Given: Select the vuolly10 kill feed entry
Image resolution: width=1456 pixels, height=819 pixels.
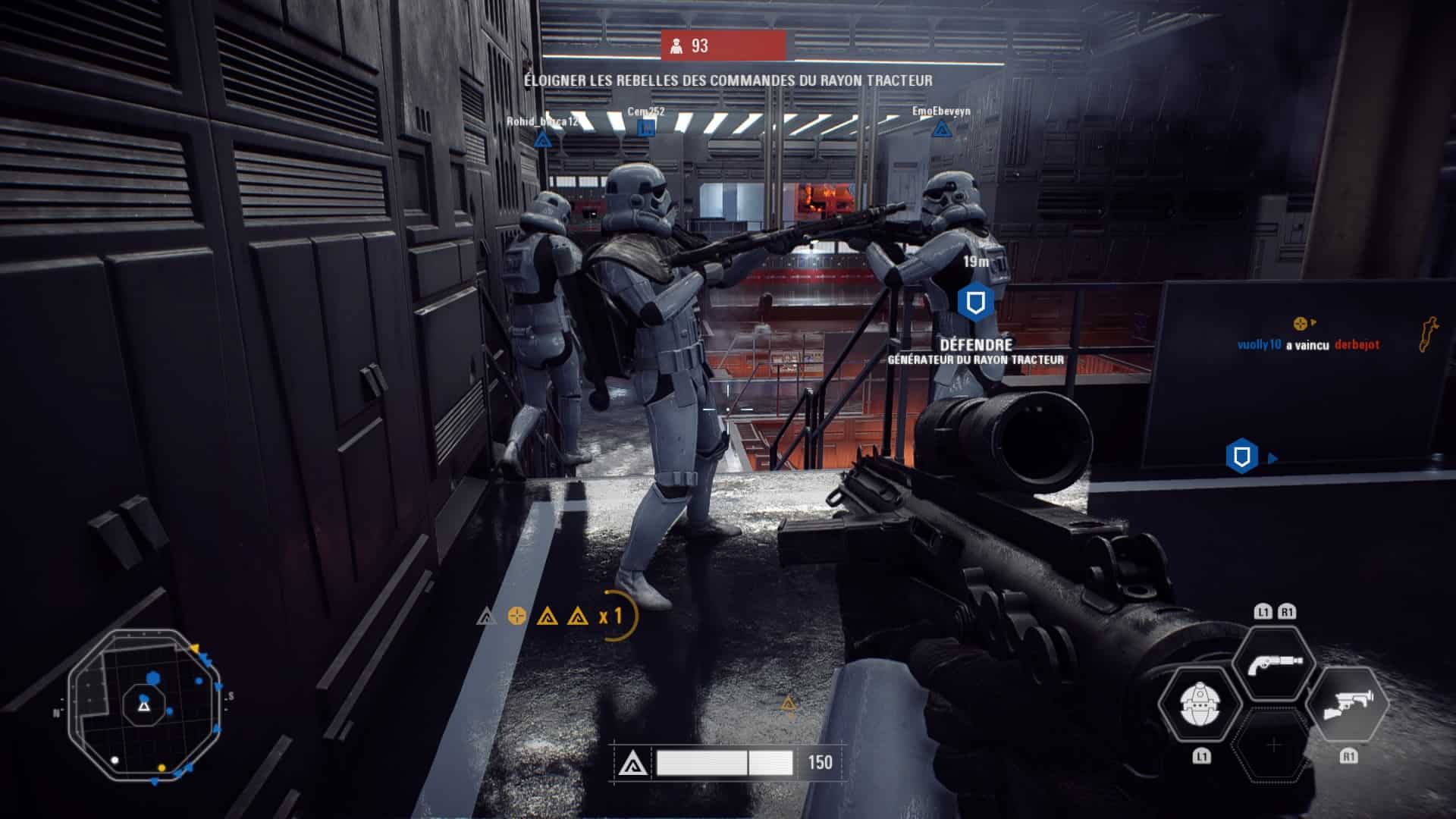Looking at the screenshot, I should [1307, 344].
